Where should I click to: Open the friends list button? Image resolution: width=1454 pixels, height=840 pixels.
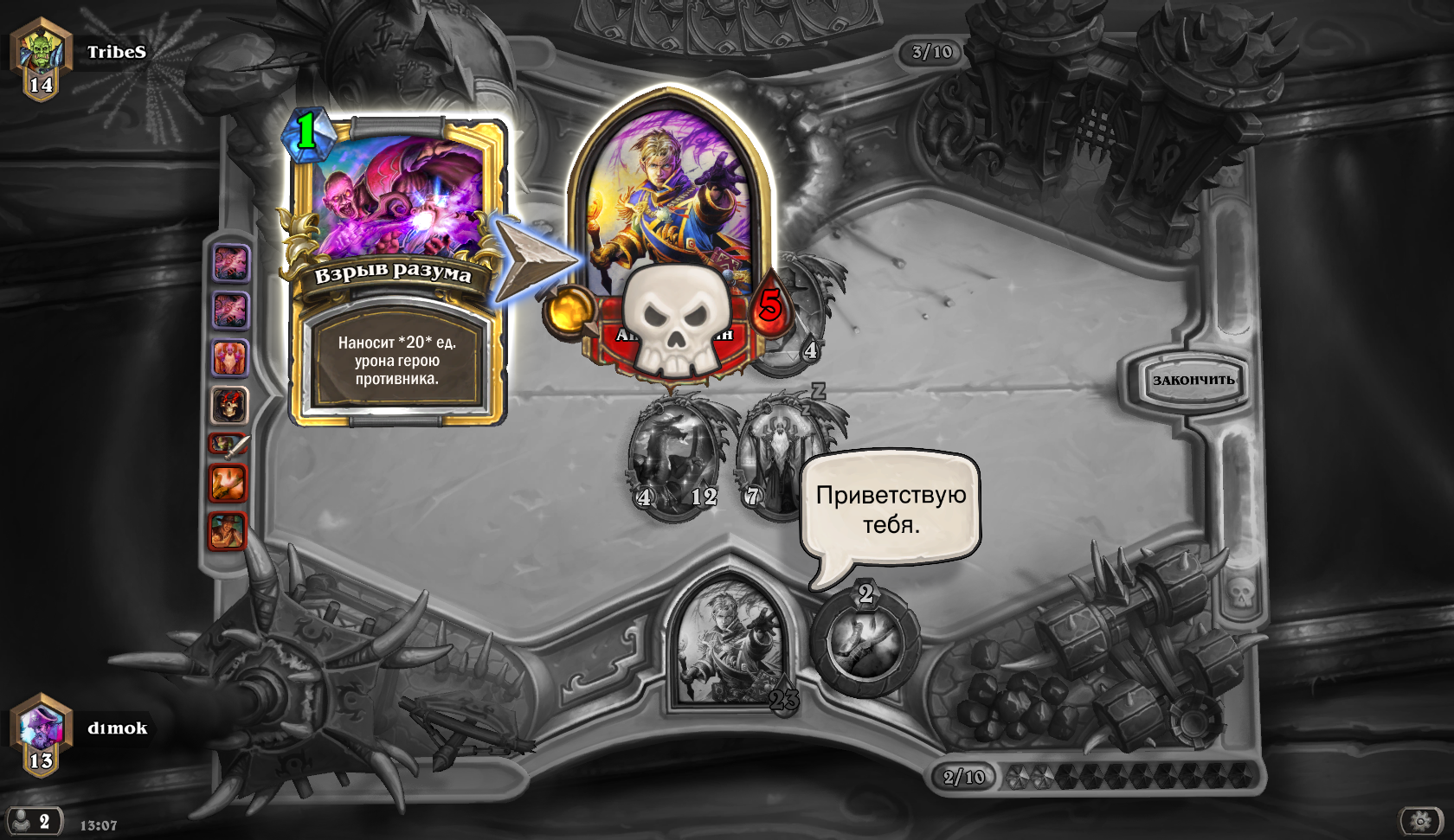click(x=33, y=821)
